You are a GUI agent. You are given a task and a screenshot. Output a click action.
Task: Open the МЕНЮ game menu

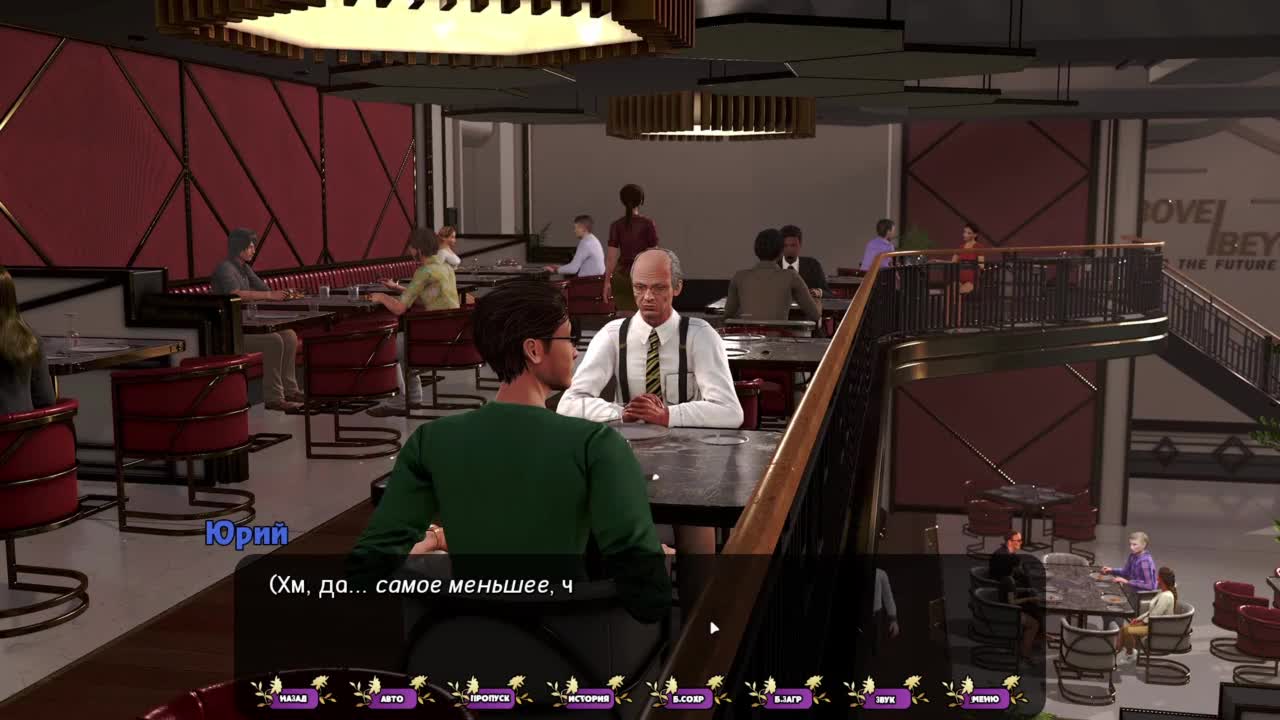click(985, 698)
